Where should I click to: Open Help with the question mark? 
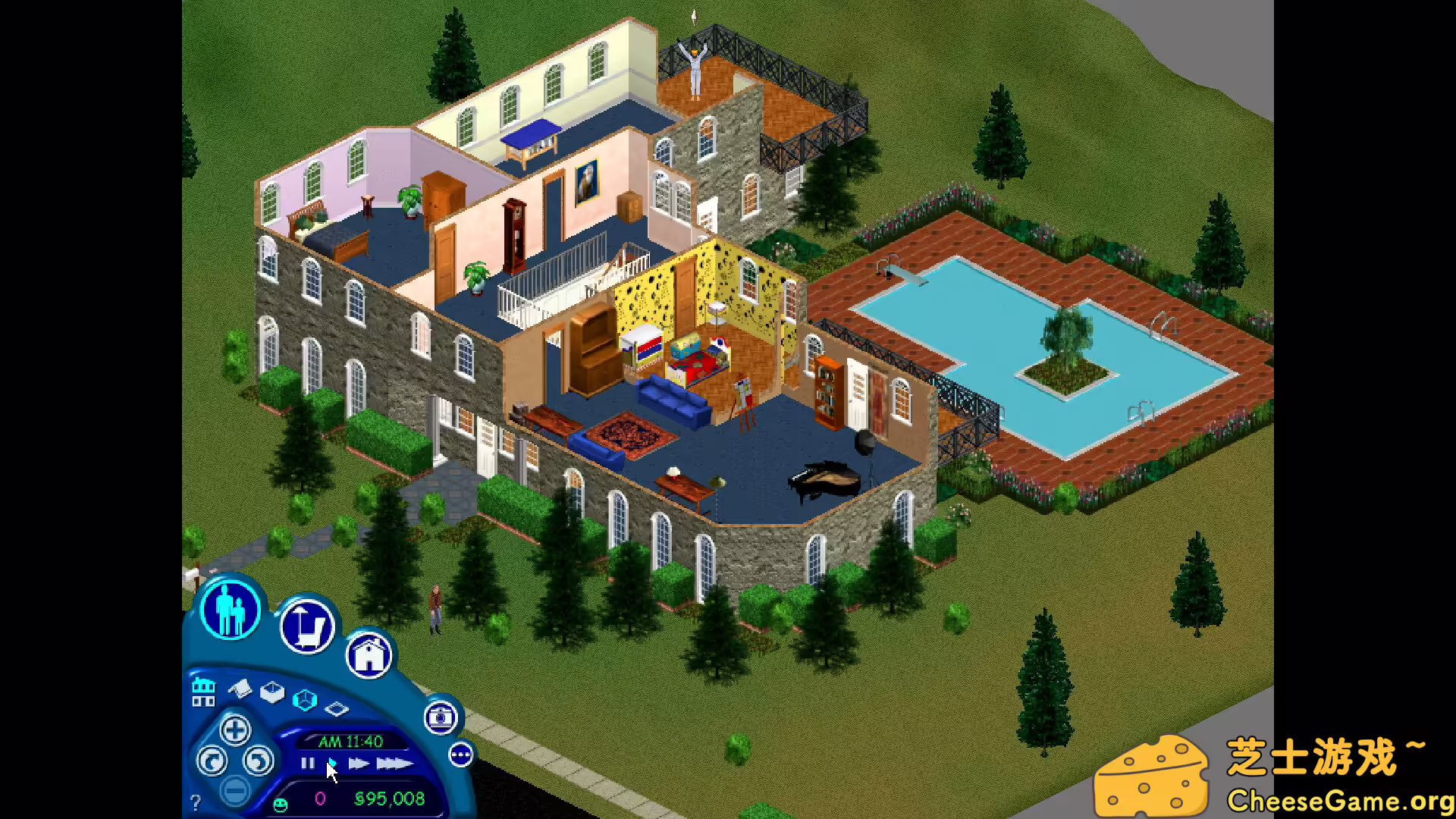click(x=196, y=801)
